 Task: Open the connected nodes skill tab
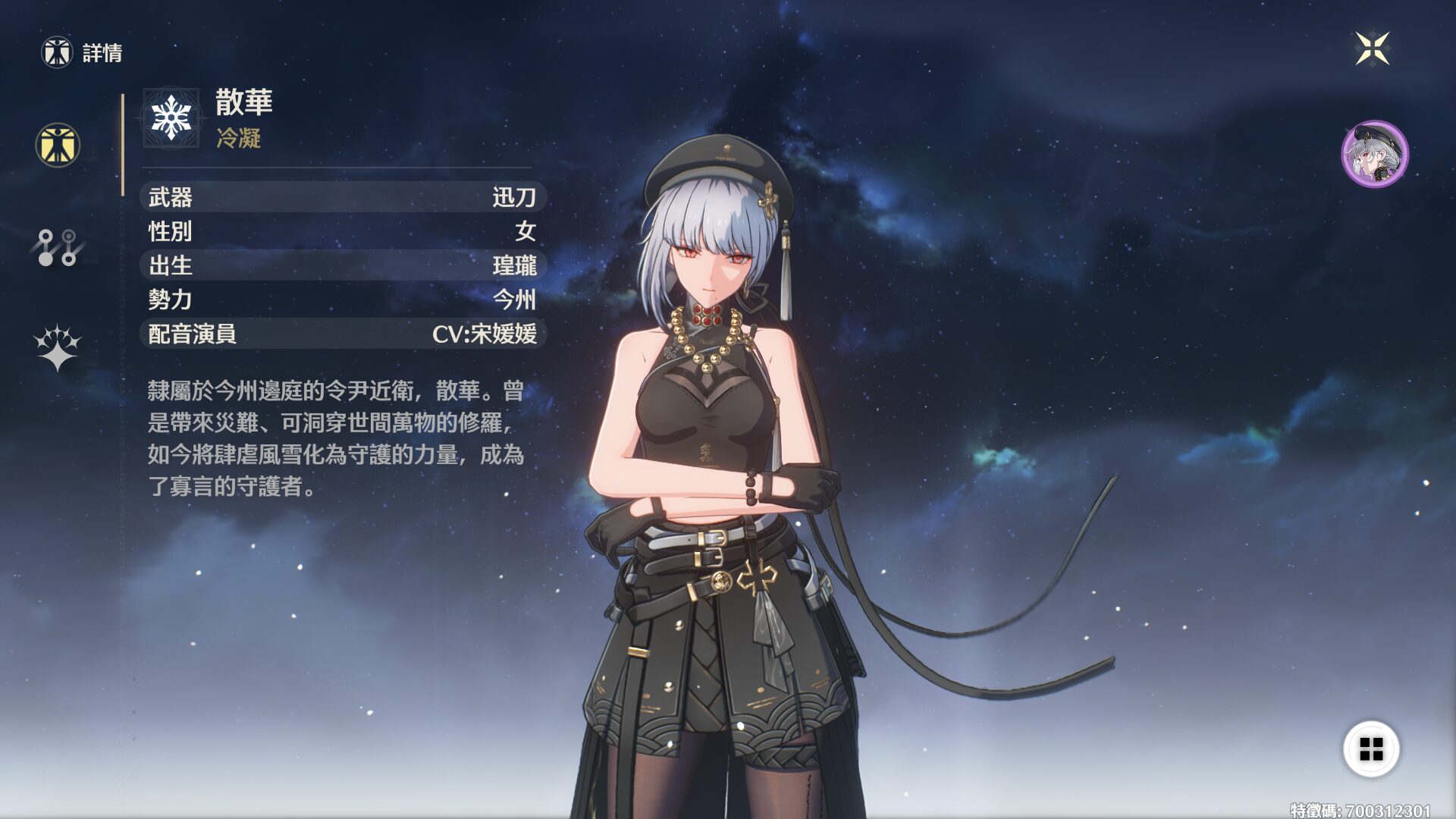coord(58,247)
